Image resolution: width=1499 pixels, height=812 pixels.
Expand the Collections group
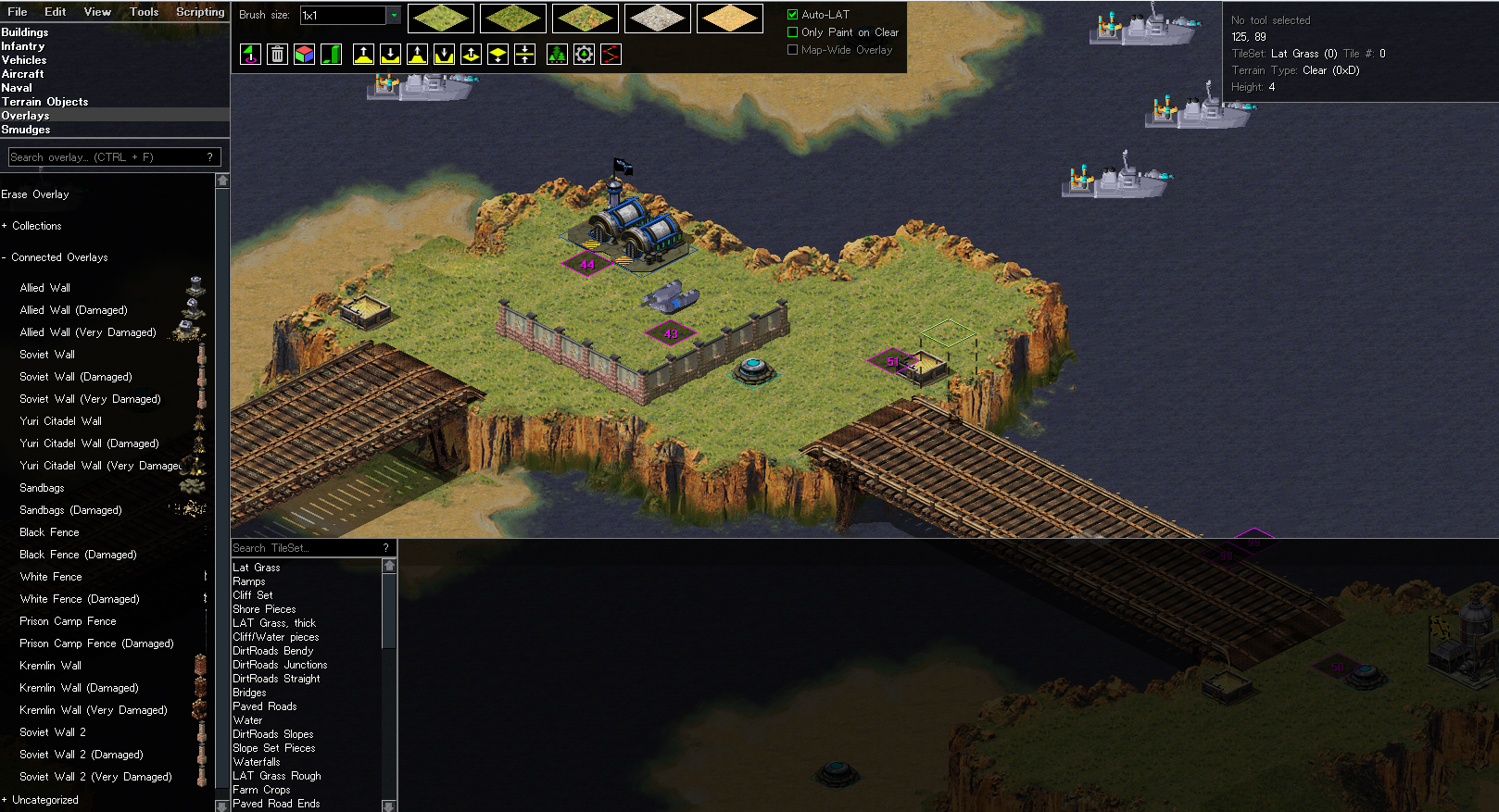[36, 226]
